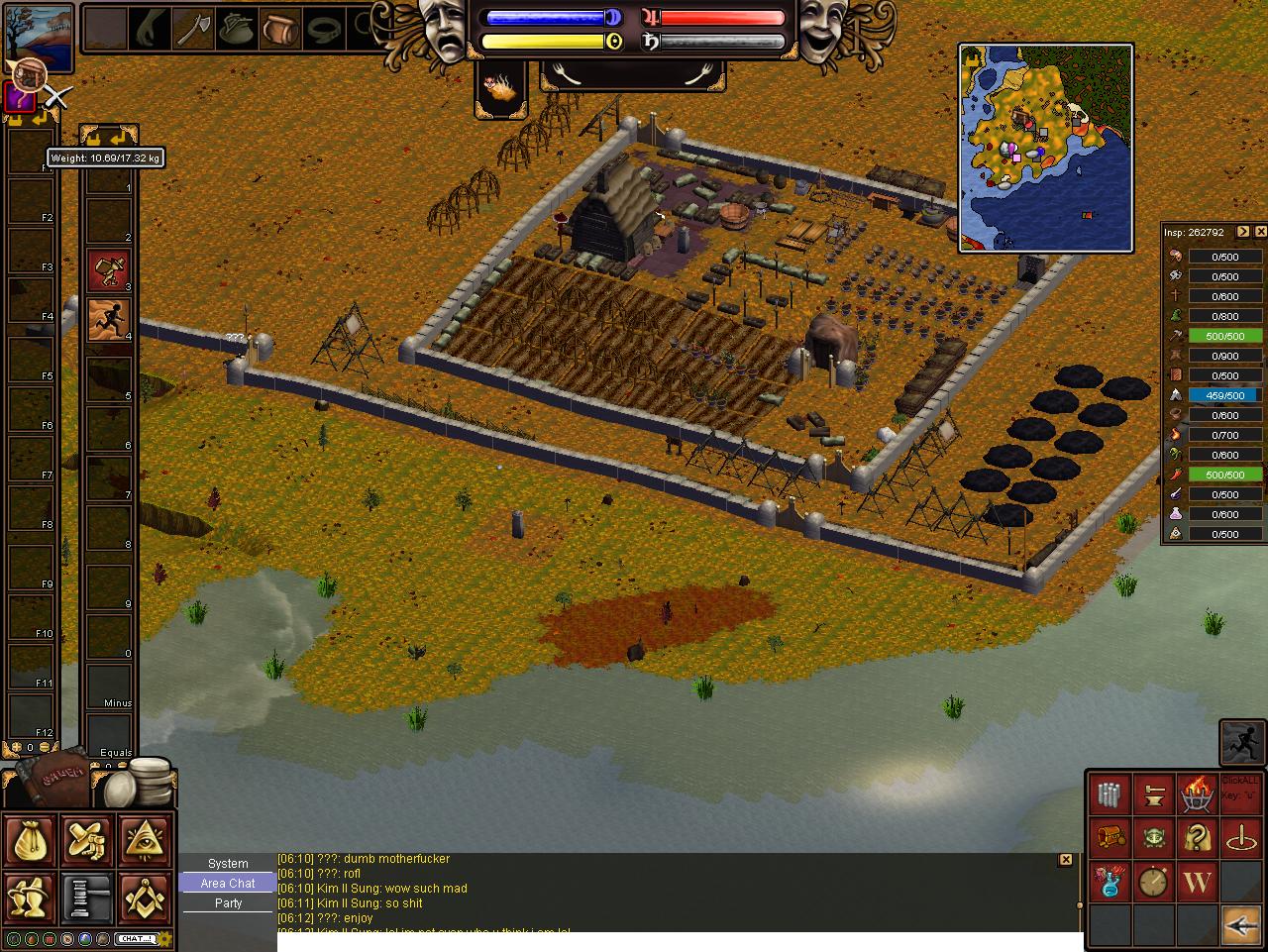Click the purple question mark icon
This screenshot has width=1268, height=952.
click(19, 98)
